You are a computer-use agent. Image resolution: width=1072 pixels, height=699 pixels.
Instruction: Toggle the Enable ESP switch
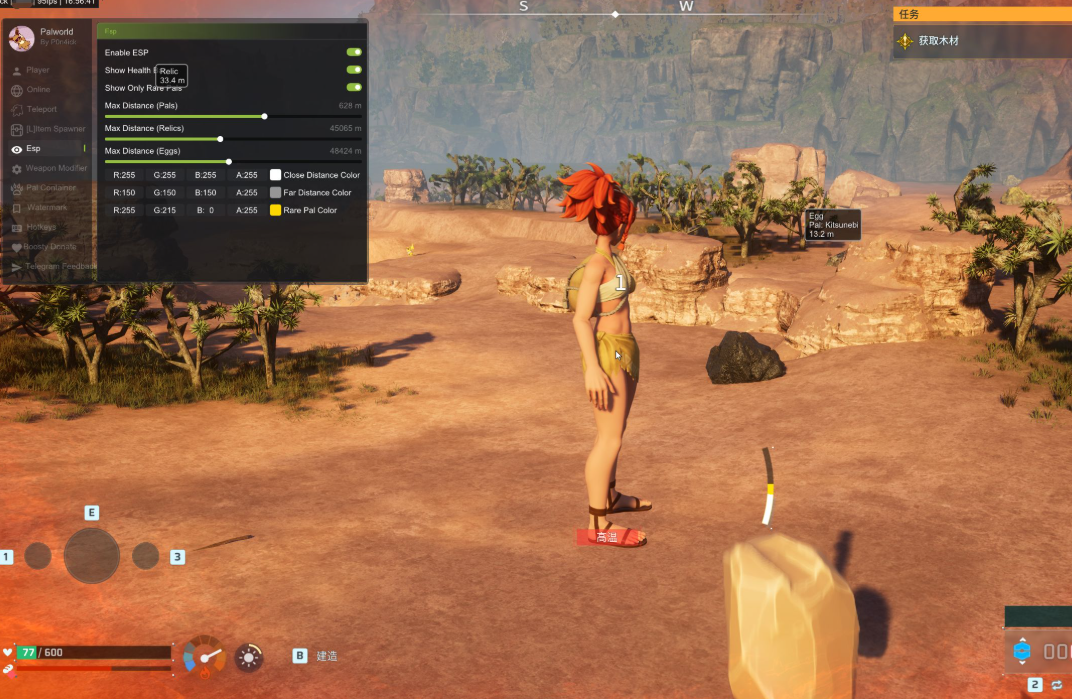[x=354, y=52]
